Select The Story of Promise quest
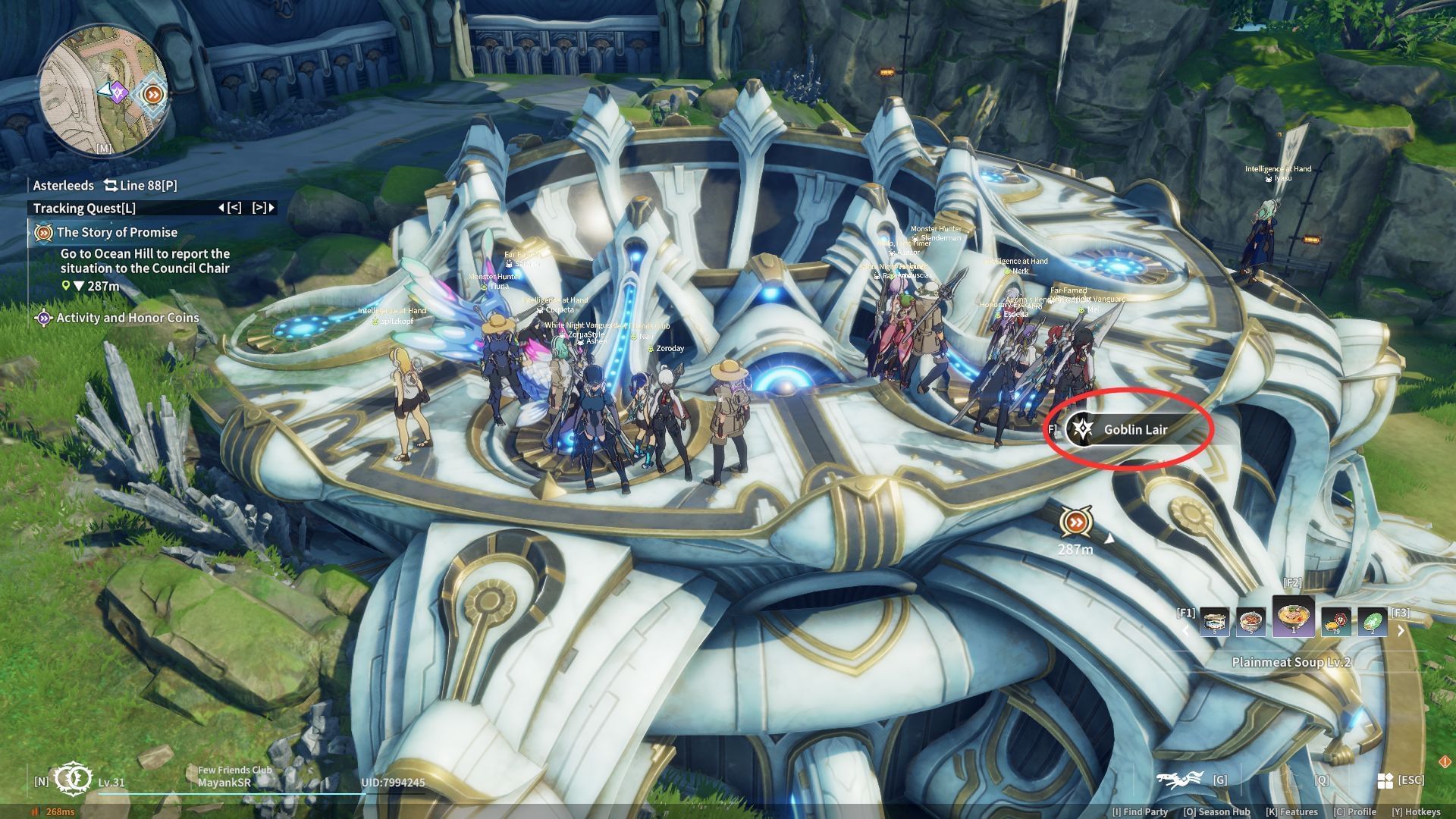The image size is (1456, 819). [117, 233]
